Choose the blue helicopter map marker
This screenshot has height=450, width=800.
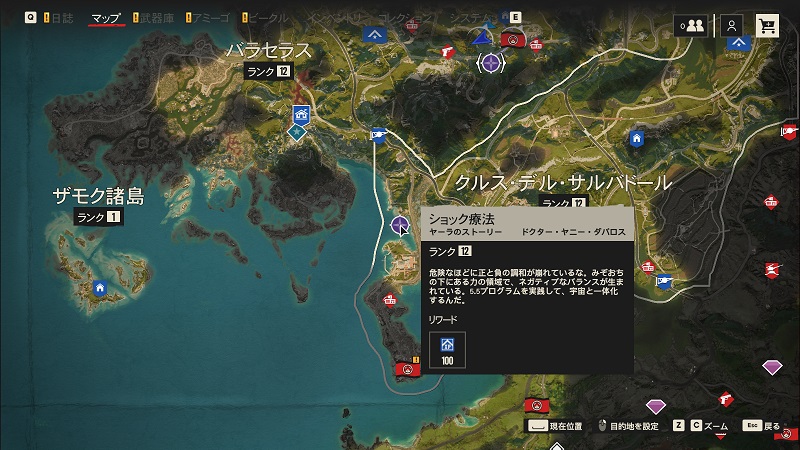[379, 136]
